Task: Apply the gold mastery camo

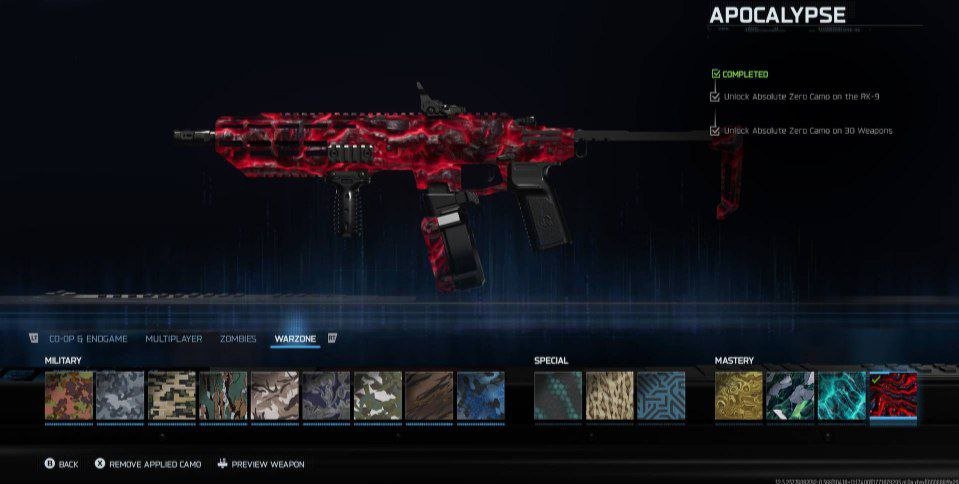Action: tap(739, 395)
